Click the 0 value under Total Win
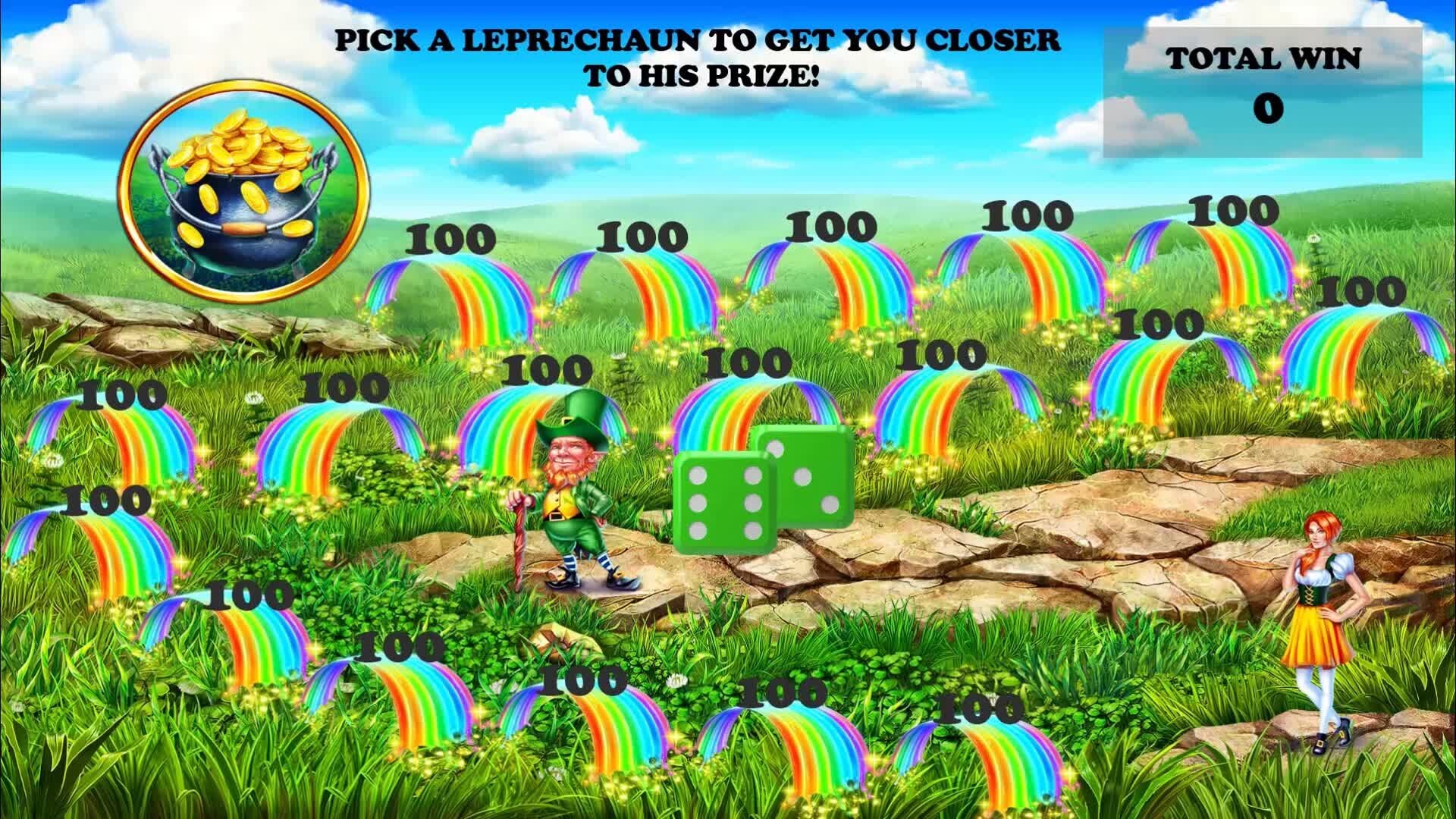The width and height of the screenshot is (1456, 819). point(1268,108)
